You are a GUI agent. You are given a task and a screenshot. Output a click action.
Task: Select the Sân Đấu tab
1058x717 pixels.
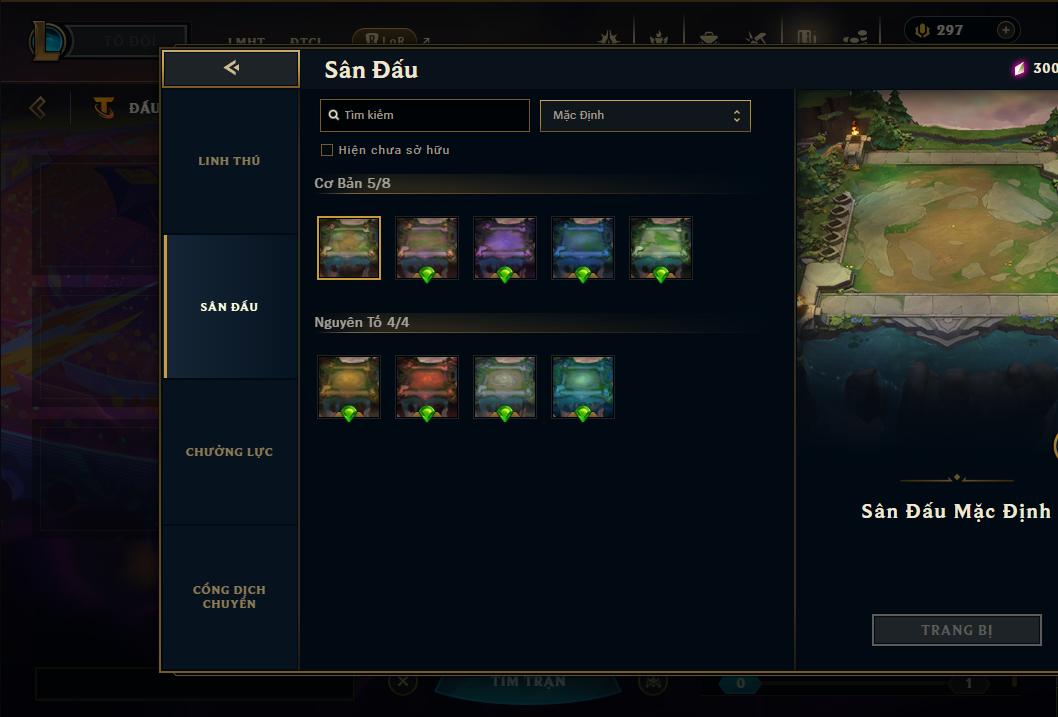click(x=229, y=307)
